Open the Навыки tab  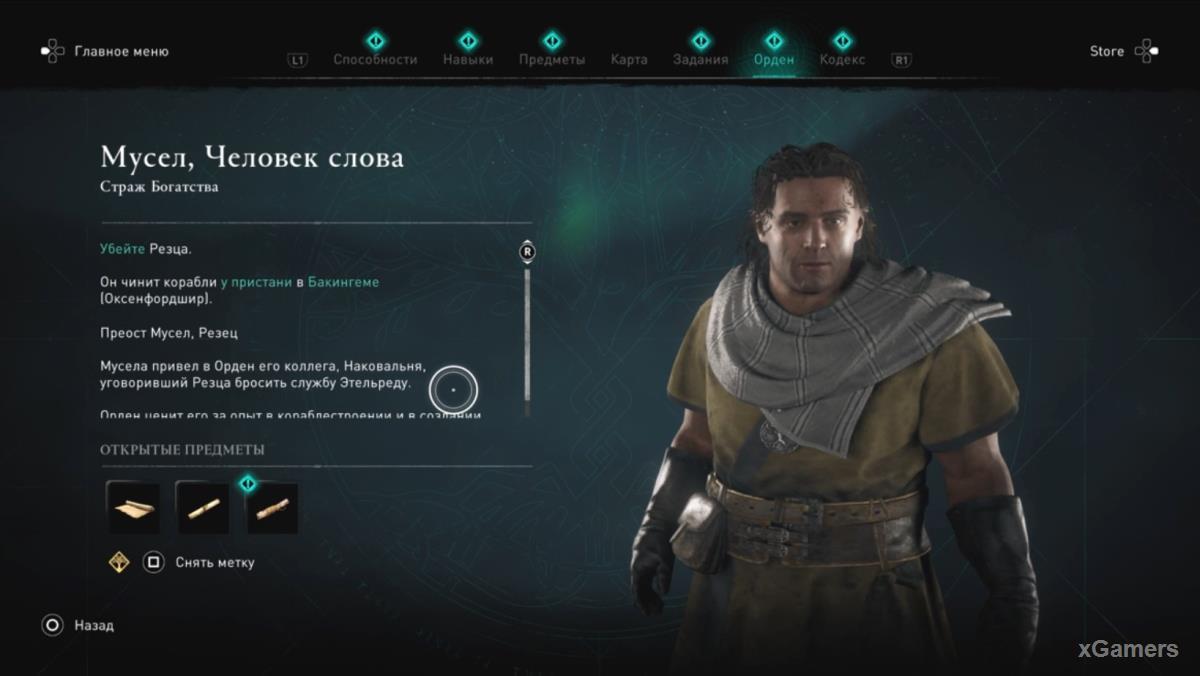point(468,58)
